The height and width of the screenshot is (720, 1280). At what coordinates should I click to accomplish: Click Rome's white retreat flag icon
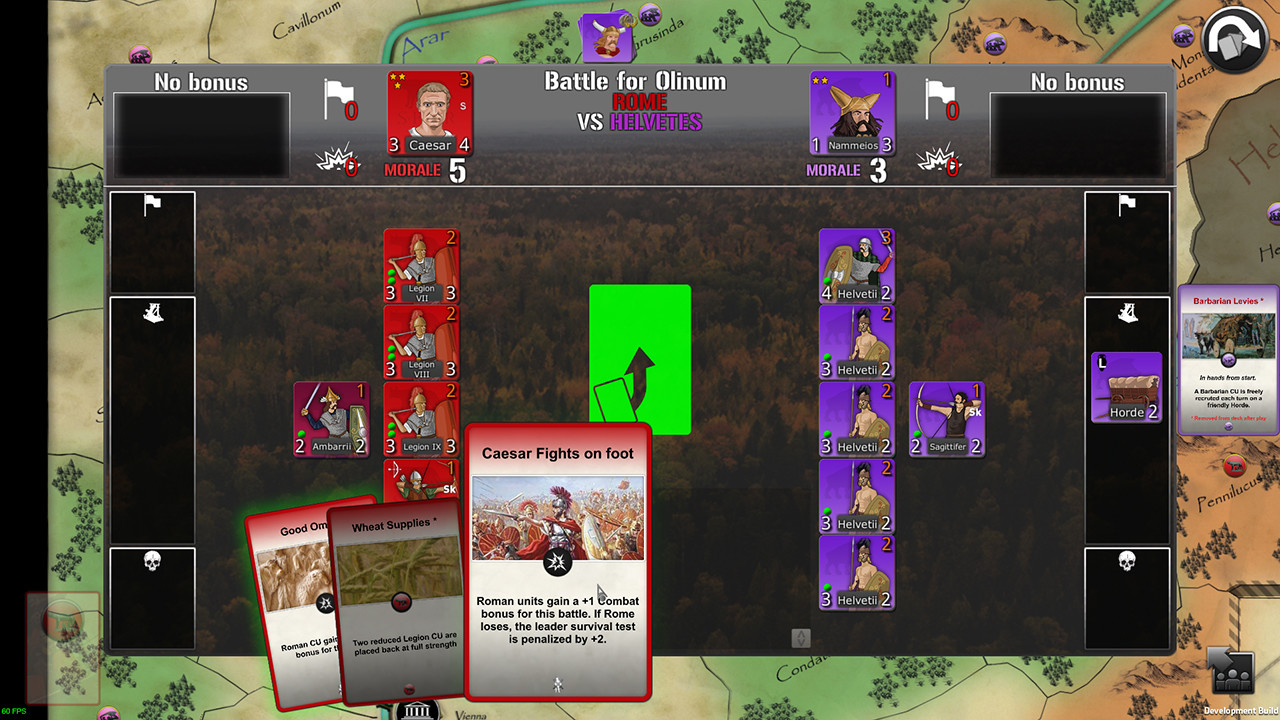(338, 100)
